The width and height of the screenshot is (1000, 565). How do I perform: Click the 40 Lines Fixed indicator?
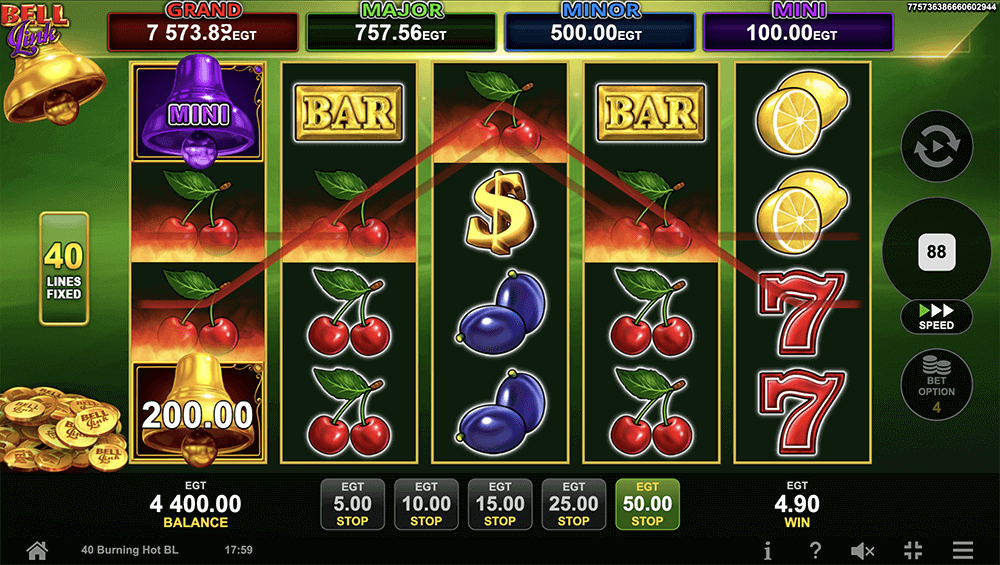coord(63,268)
